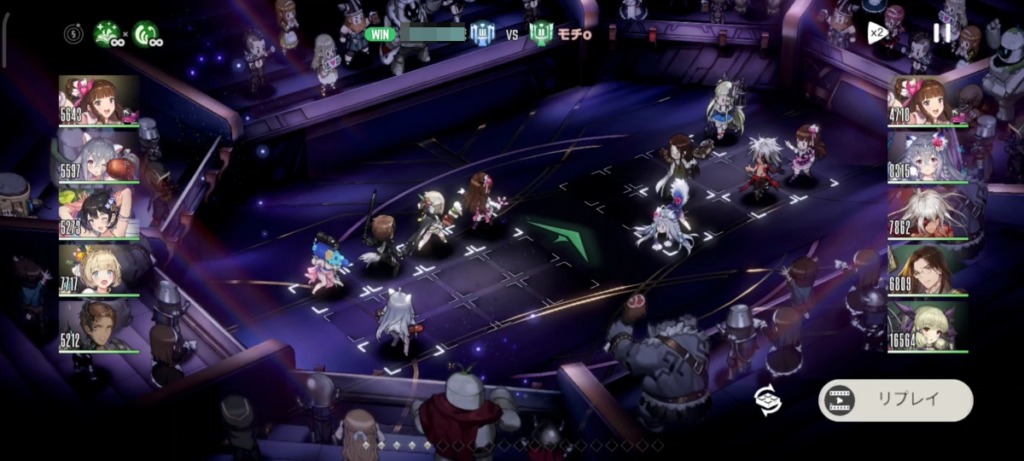Select the white-haired portrait with 7862 HP

927,213
